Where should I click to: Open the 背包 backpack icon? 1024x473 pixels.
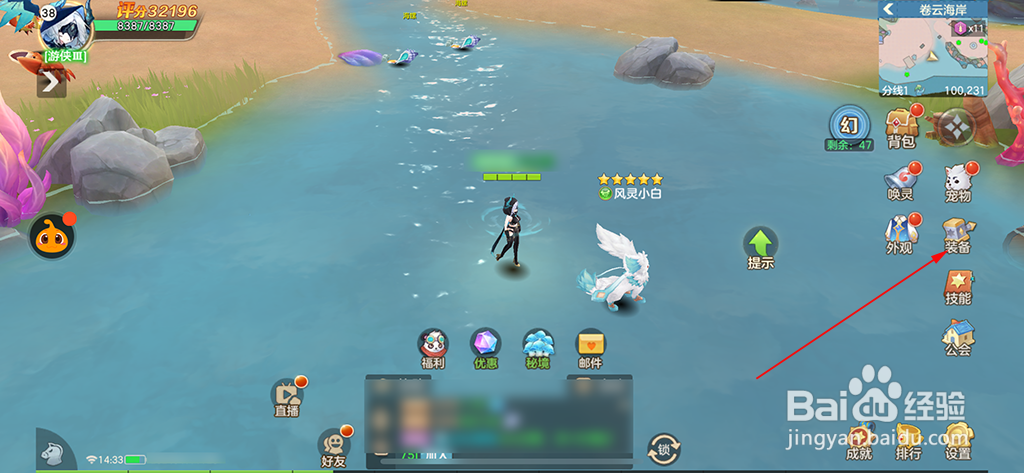click(x=901, y=125)
